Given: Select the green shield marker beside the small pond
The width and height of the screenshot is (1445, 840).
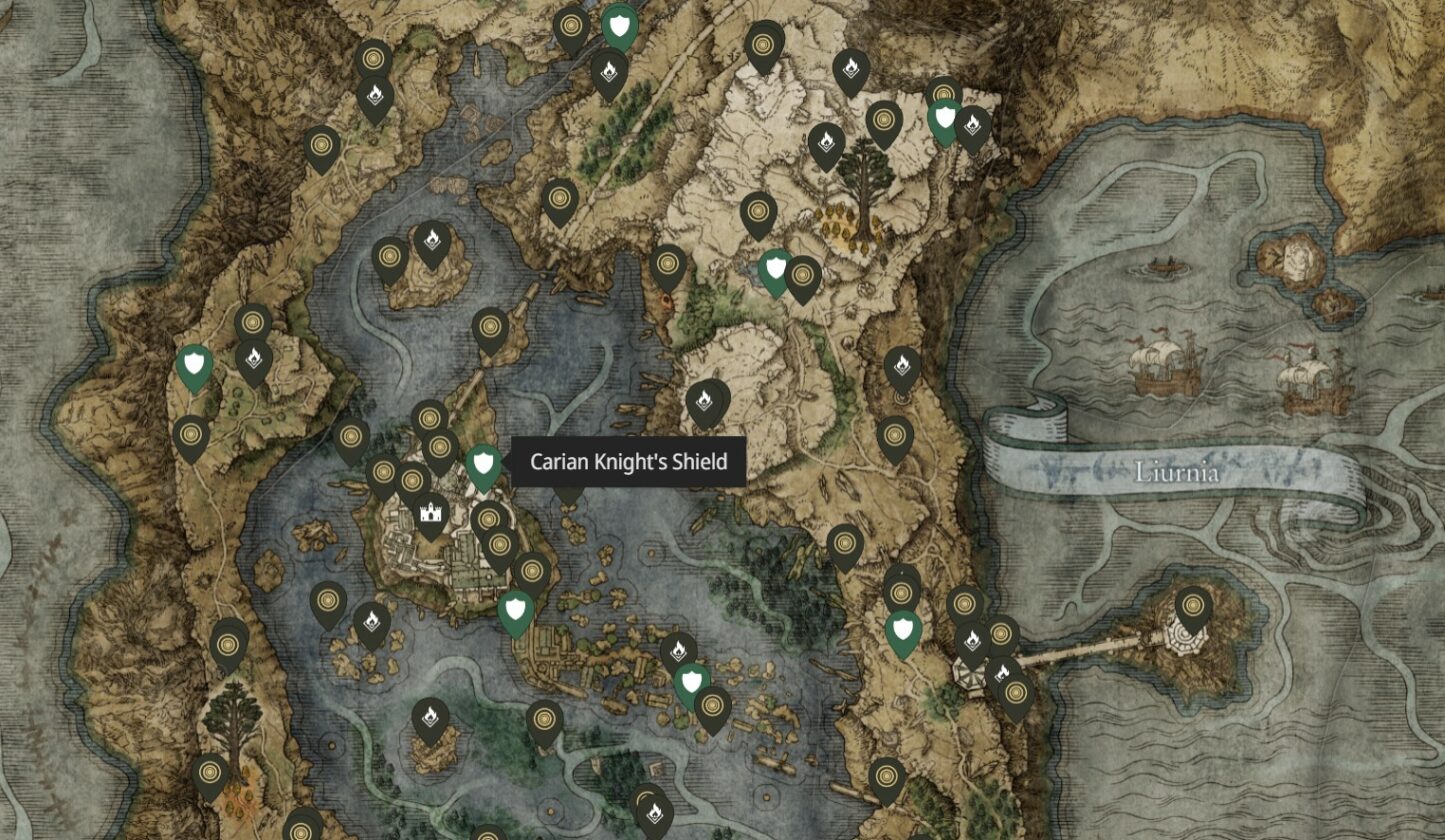Looking at the screenshot, I should point(775,270).
